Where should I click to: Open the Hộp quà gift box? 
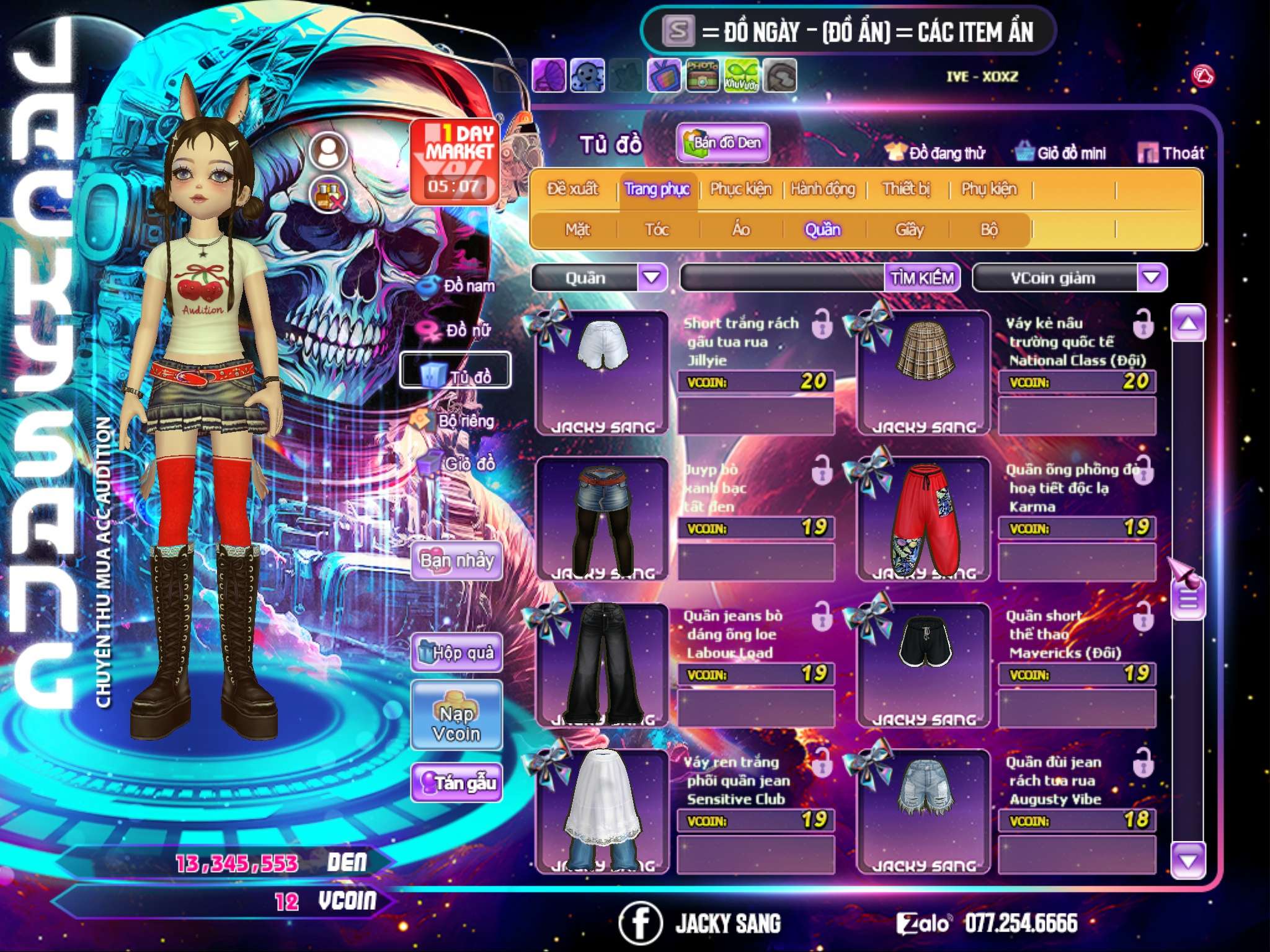point(457,652)
